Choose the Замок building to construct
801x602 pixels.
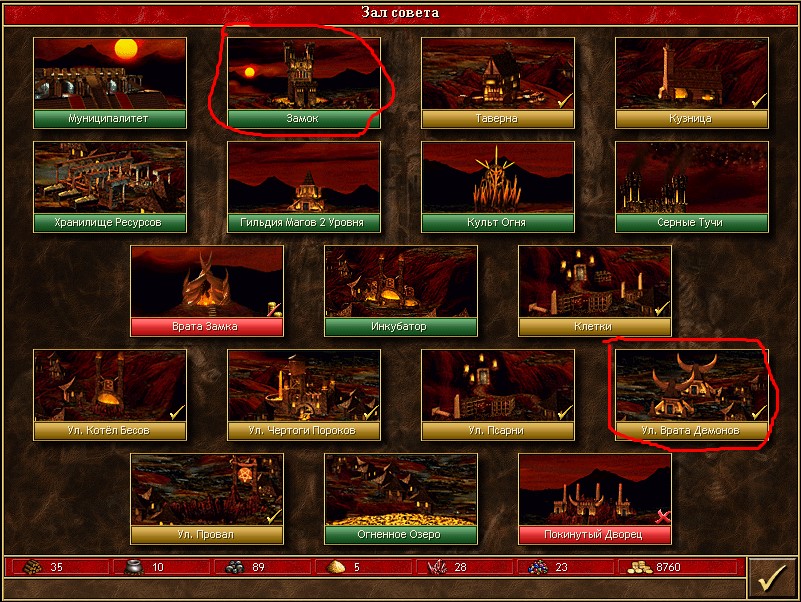pyautogui.click(x=304, y=82)
